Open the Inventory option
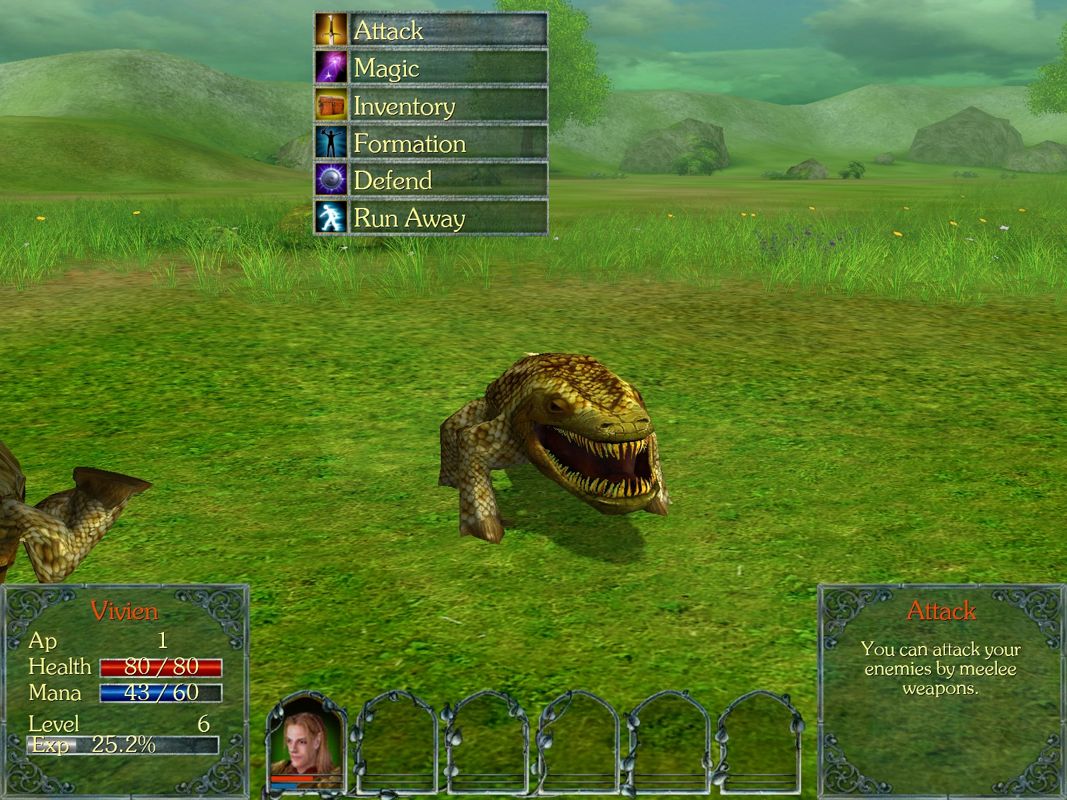 (x=431, y=105)
